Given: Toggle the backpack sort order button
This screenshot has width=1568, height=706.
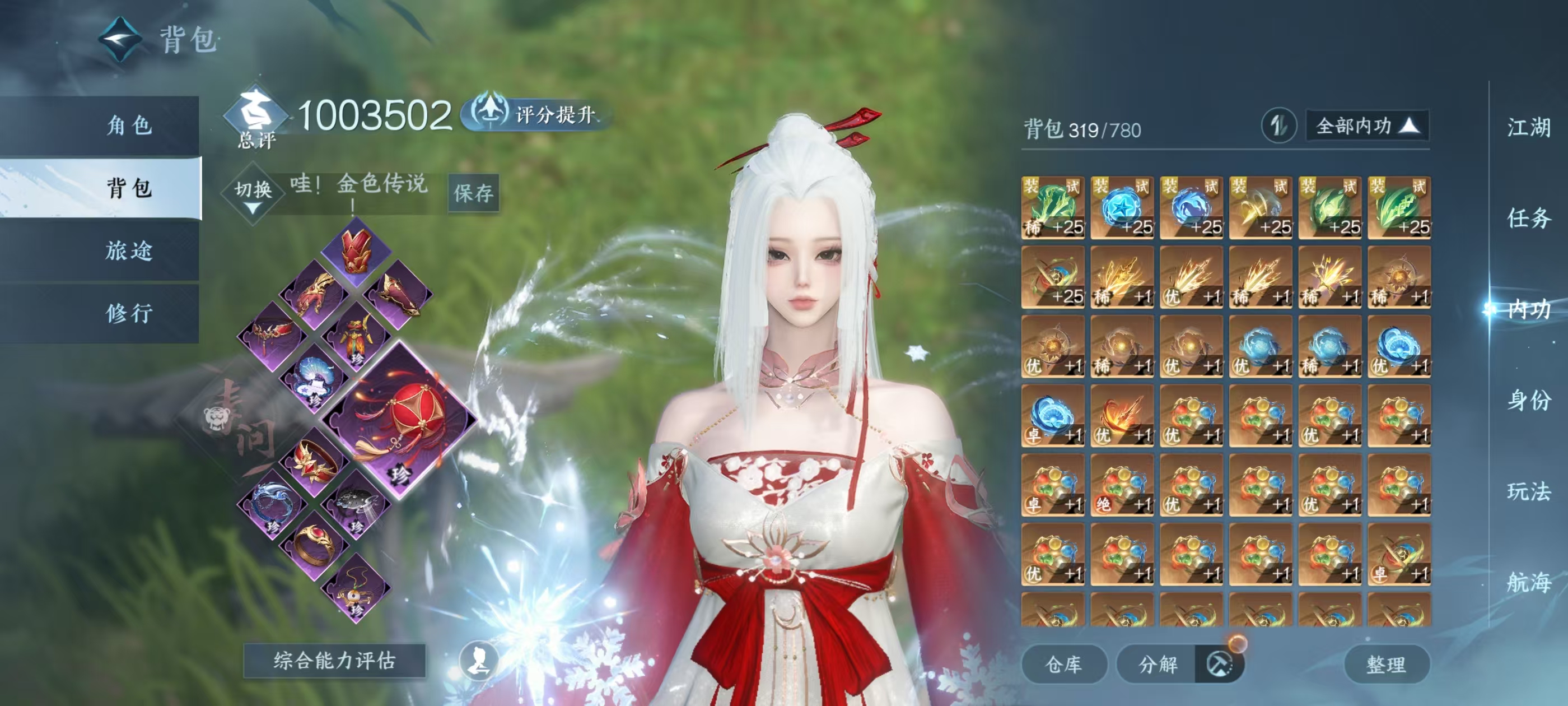Looking at the screenshot, I should (x=1278, y=126).
